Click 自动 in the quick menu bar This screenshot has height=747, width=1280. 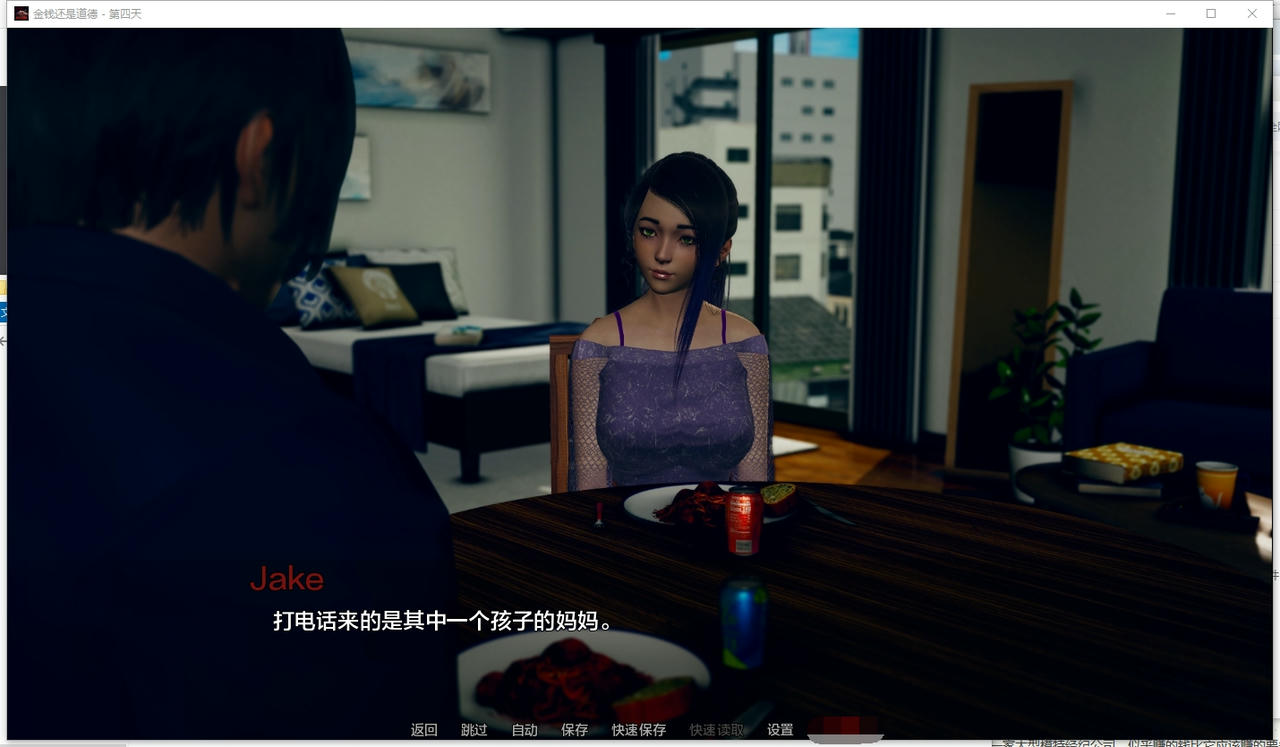524,730
